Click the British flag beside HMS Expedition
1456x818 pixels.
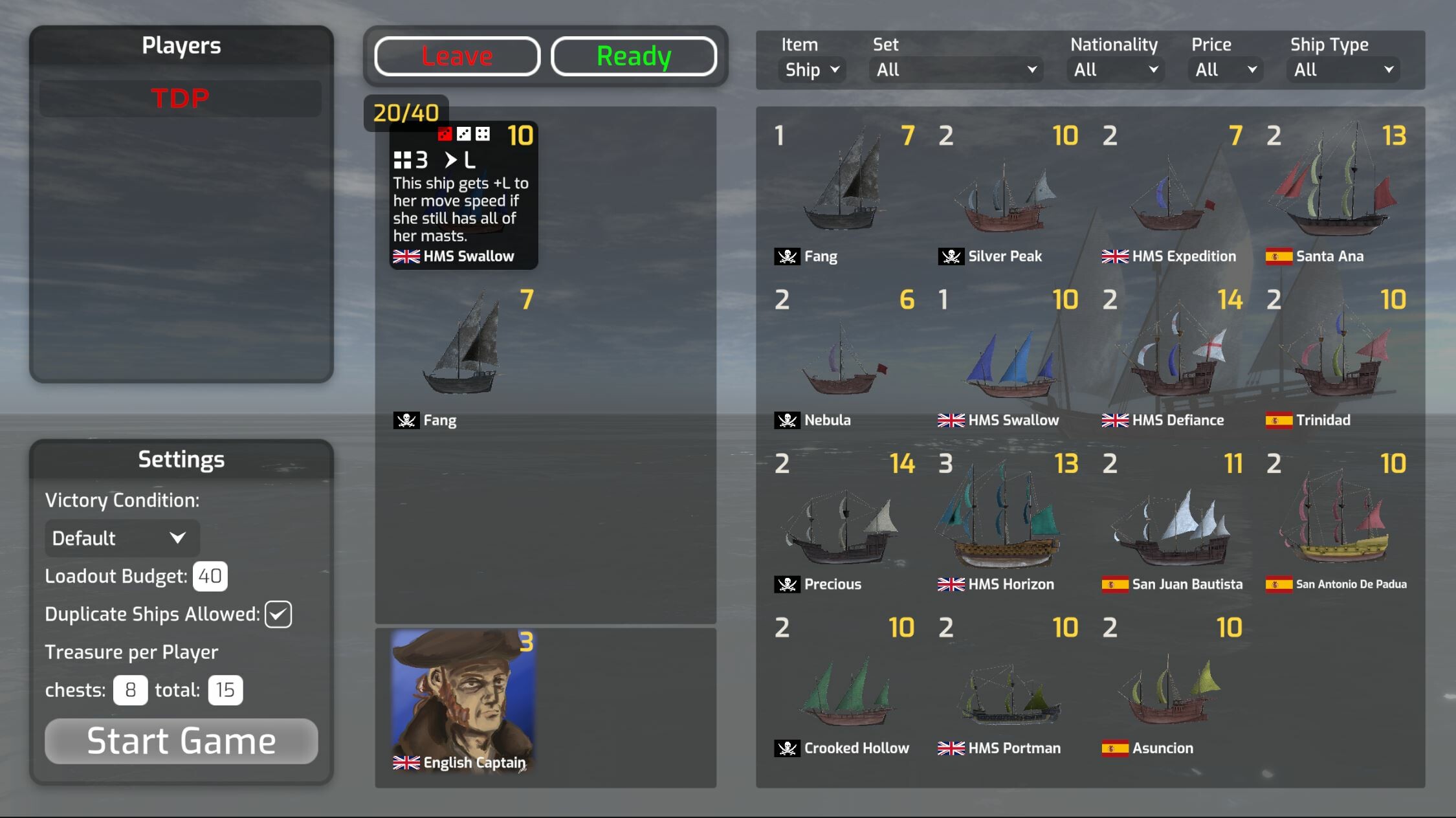coord(1116,256)
